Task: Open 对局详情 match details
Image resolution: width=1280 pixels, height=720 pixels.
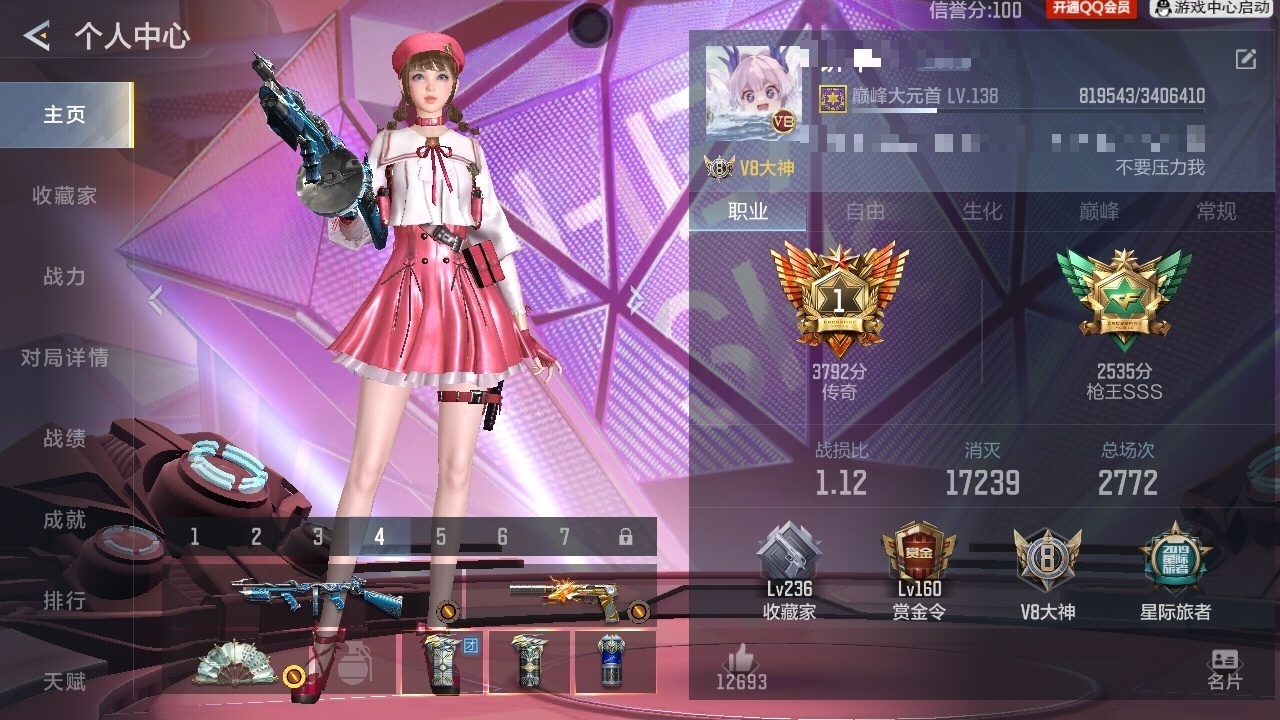Action: [x=65, y=358]
